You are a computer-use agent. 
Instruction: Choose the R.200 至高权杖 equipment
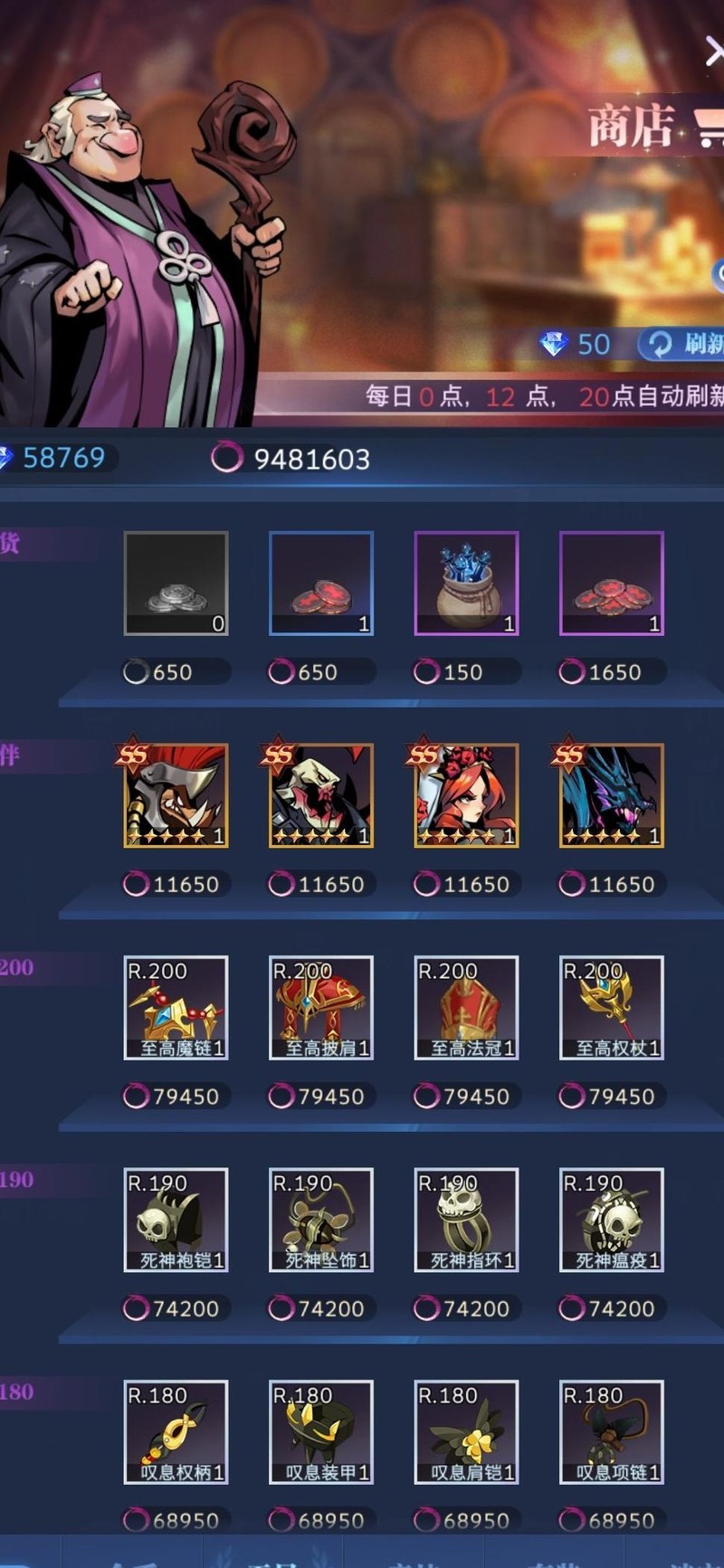612,1007
